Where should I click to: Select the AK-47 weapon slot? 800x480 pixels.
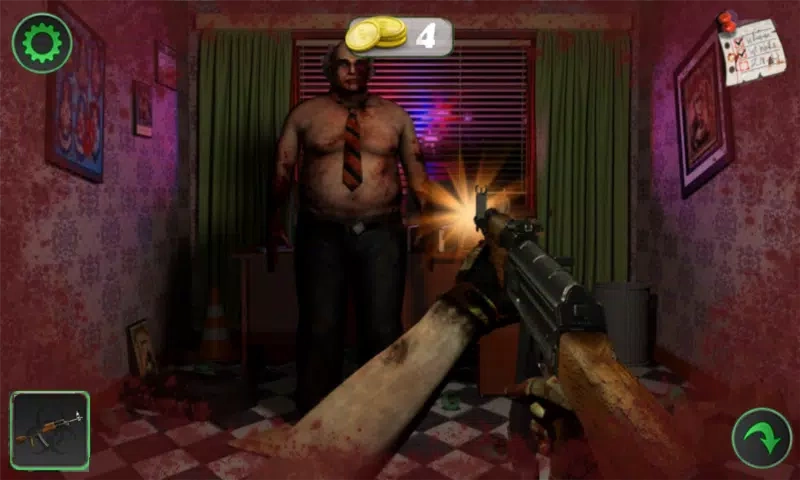click(50, 430)
